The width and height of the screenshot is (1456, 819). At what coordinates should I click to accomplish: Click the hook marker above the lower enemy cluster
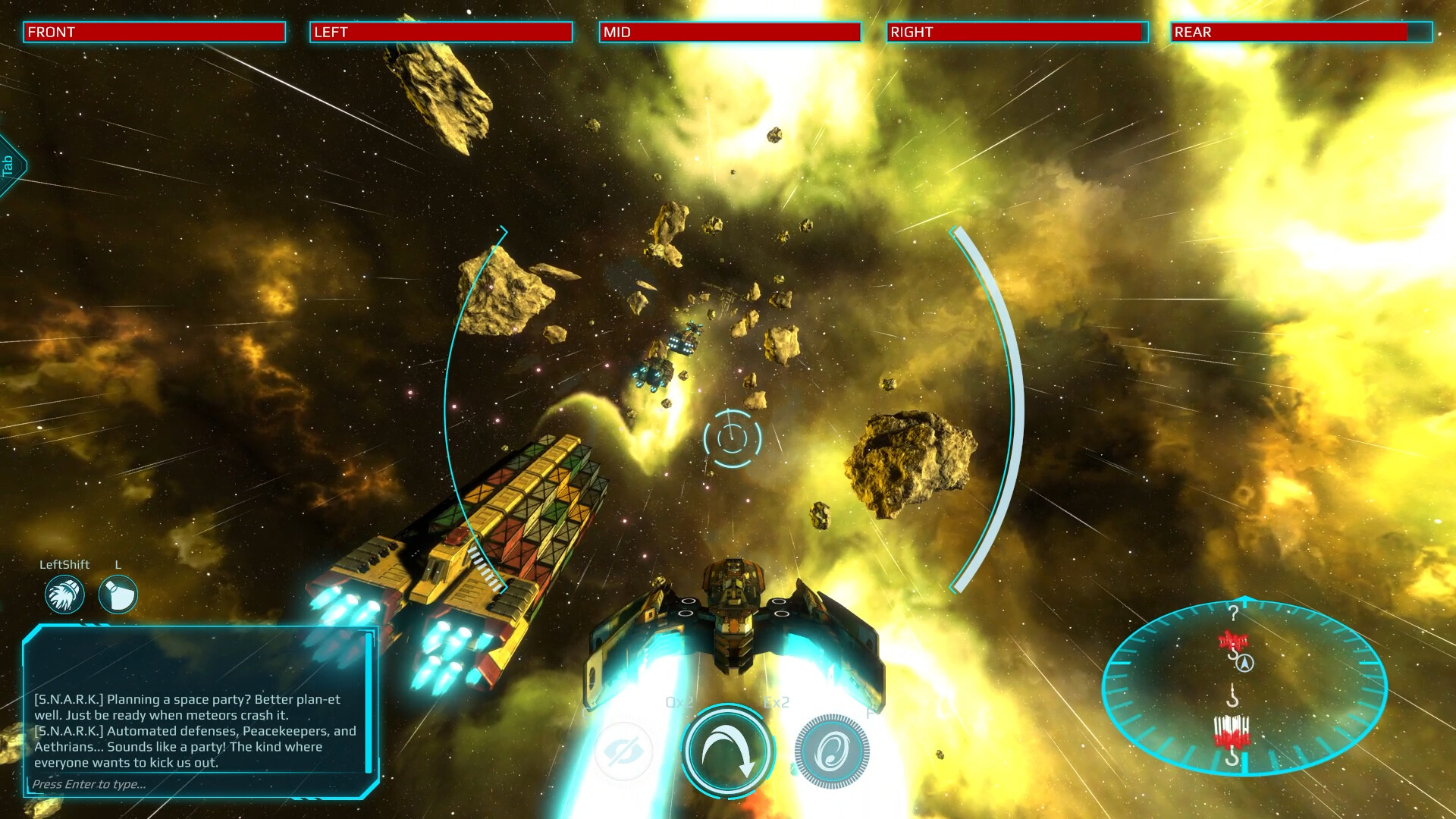click(1233, 696)
